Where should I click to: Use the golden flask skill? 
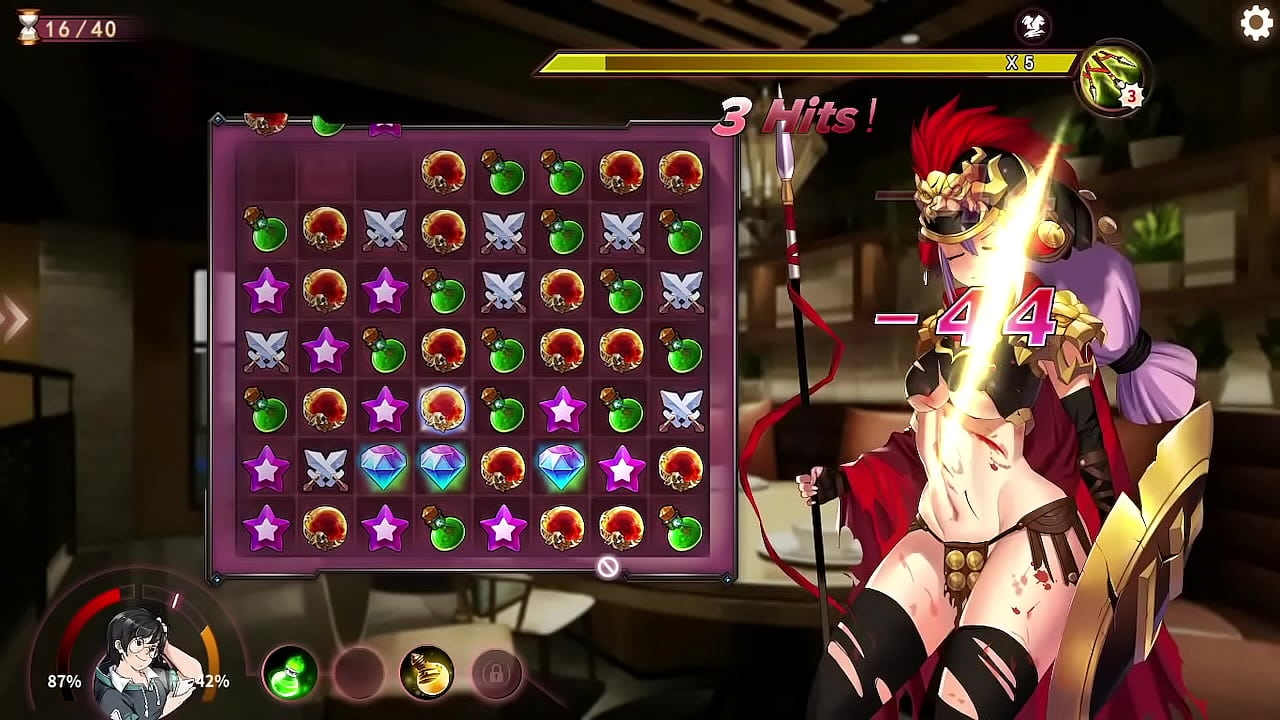[x=427, y=673]
